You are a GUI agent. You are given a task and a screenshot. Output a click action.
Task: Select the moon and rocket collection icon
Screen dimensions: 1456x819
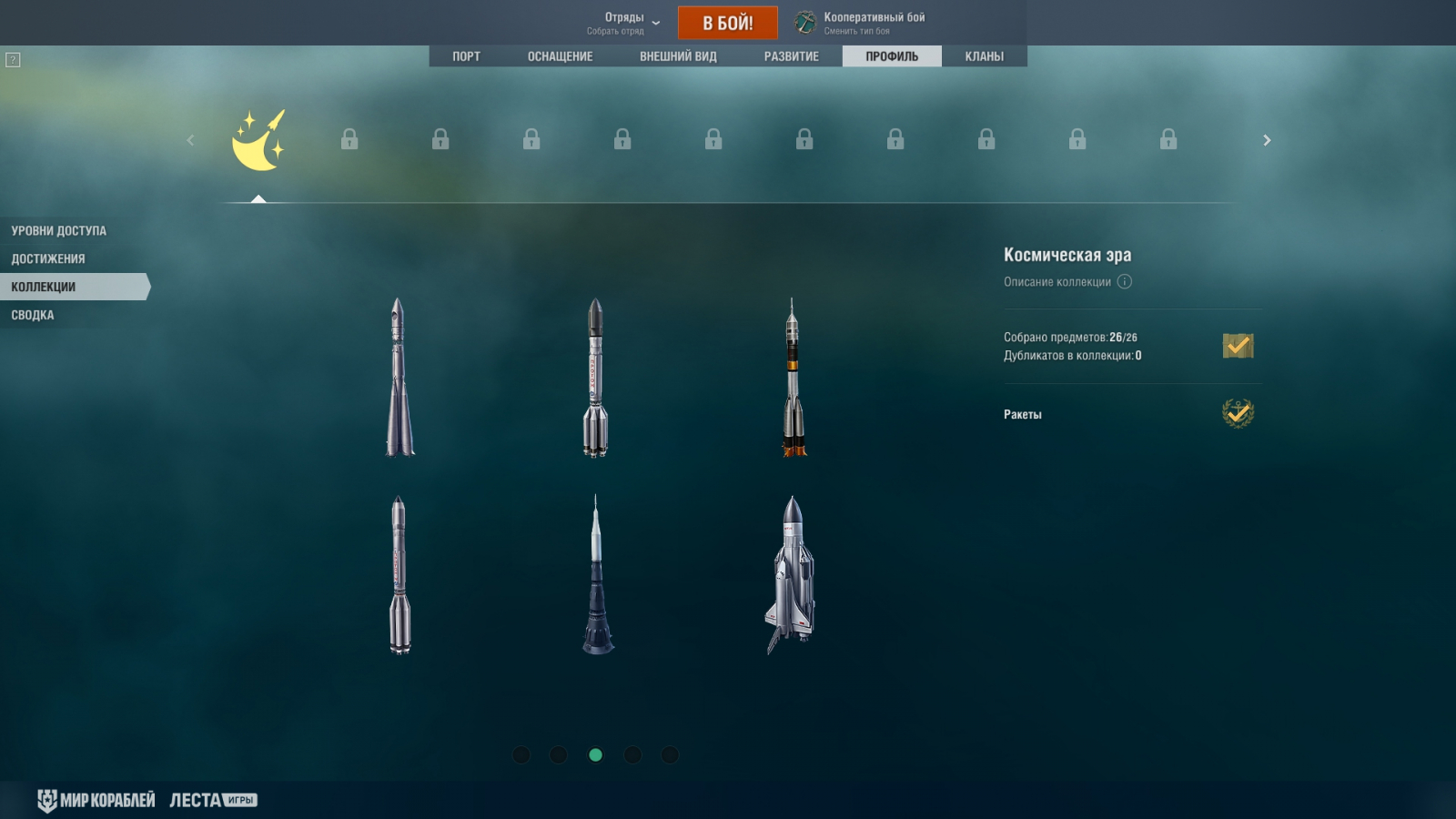pyautogui.click(x=258, y=140)
